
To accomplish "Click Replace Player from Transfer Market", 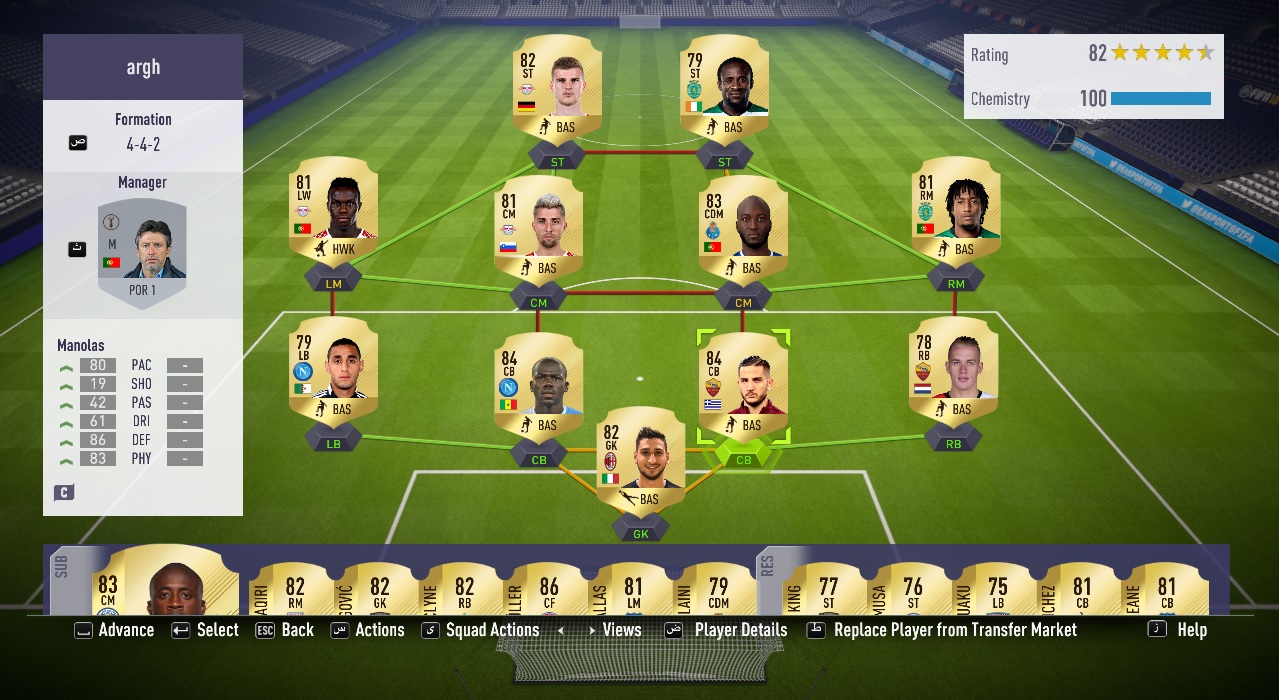I will tap(954, 630).
